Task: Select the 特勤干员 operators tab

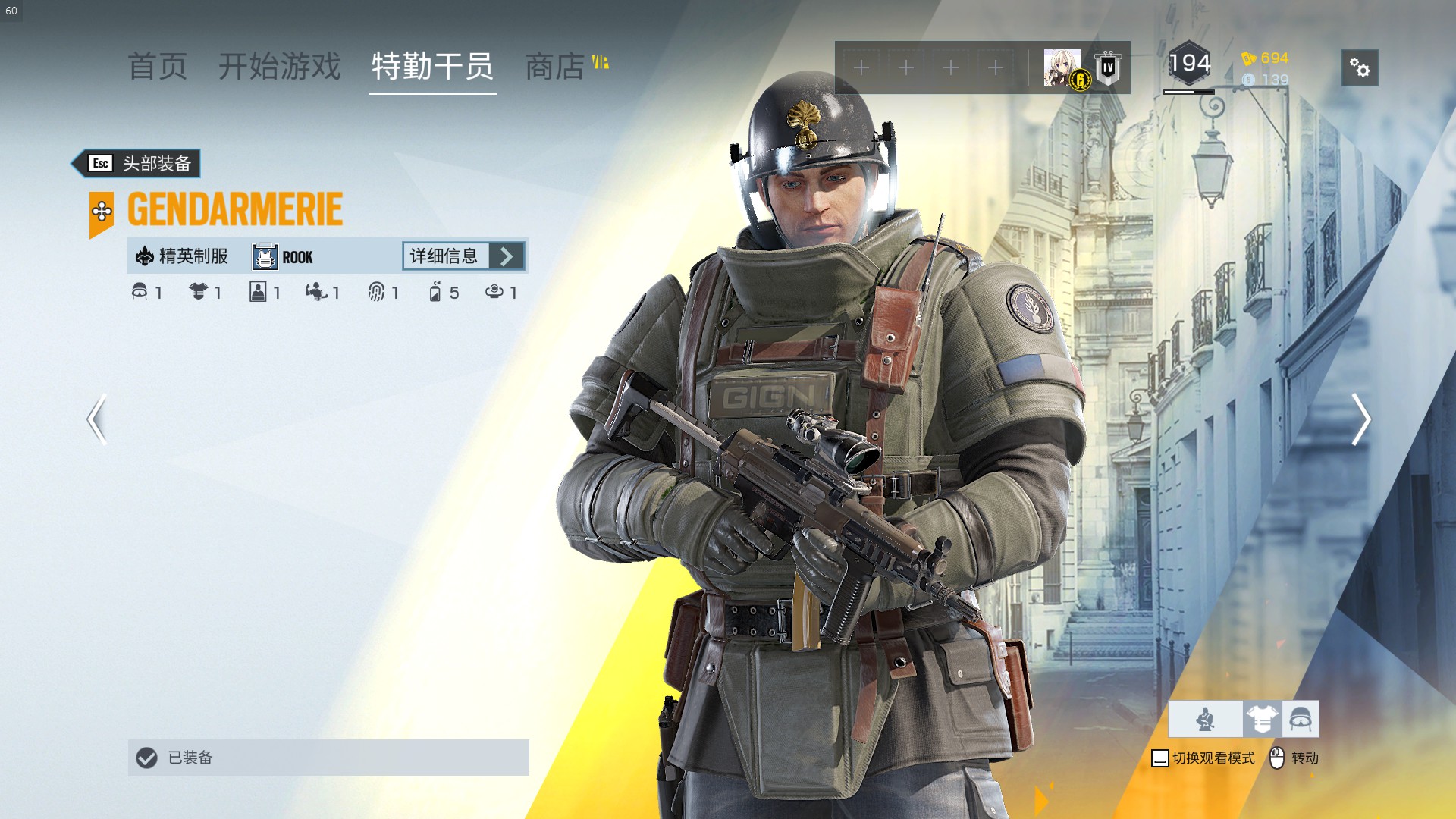Action: [x=432, y=67]
